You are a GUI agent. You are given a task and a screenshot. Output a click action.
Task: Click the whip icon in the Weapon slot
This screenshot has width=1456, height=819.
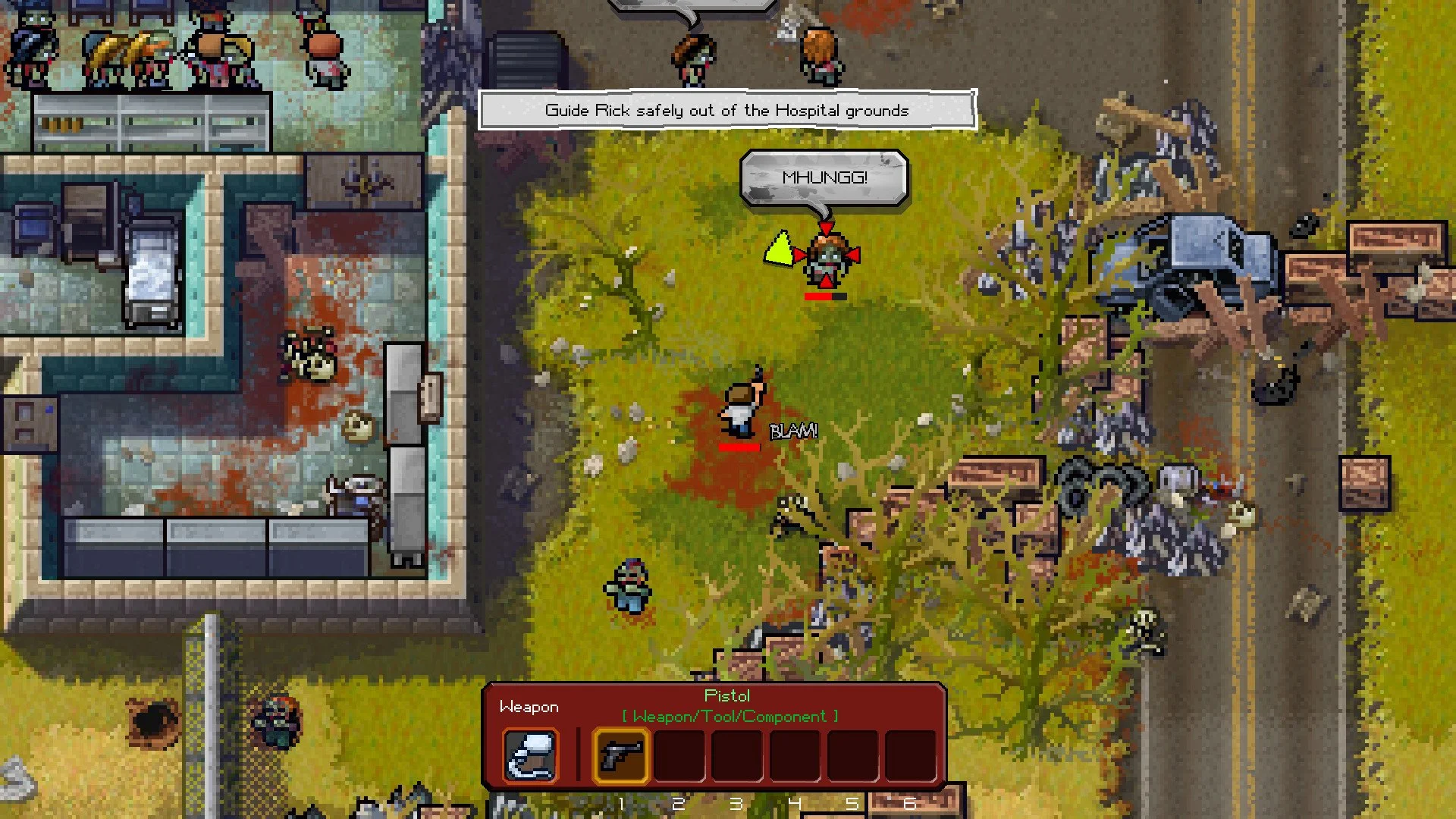point(530,755)
